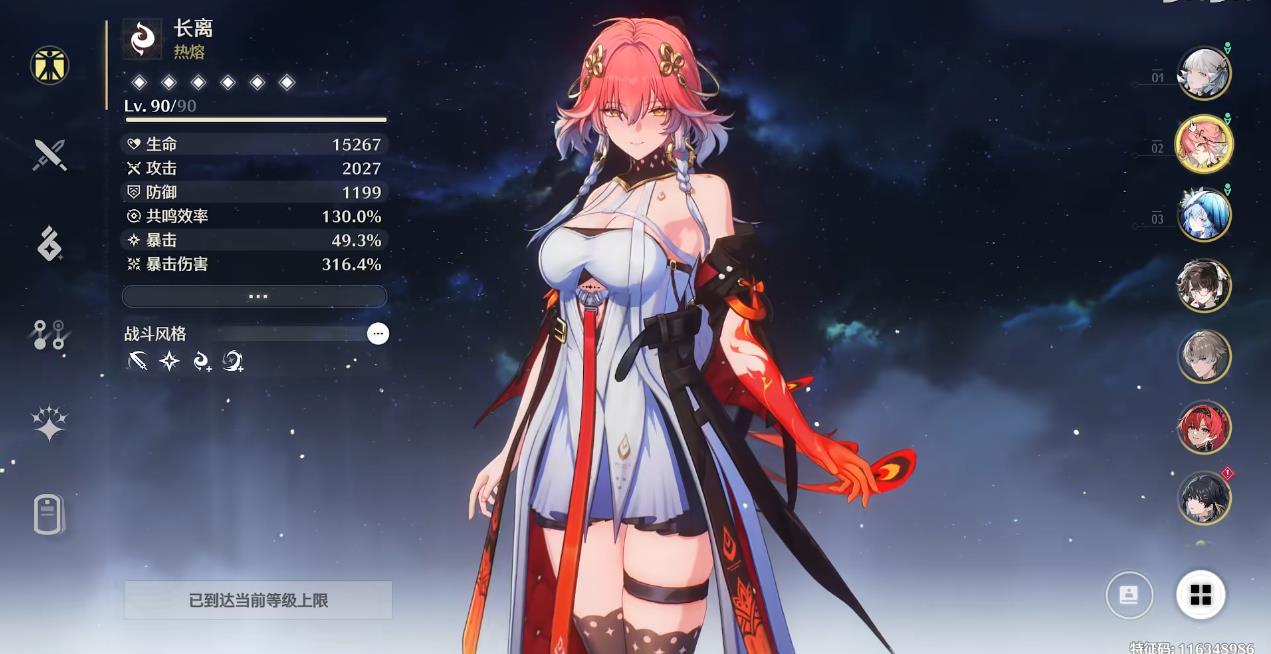
Task: Select the white-haired character in slot 01
Action: 1203,74
